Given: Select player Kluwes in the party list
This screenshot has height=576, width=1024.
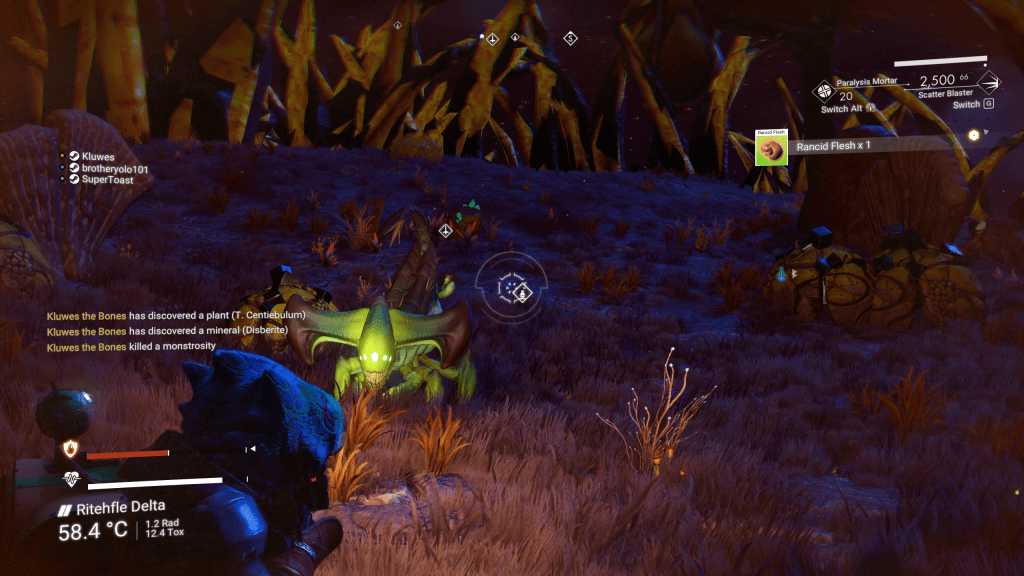Looking at the screenshot, I should (98, 157).
